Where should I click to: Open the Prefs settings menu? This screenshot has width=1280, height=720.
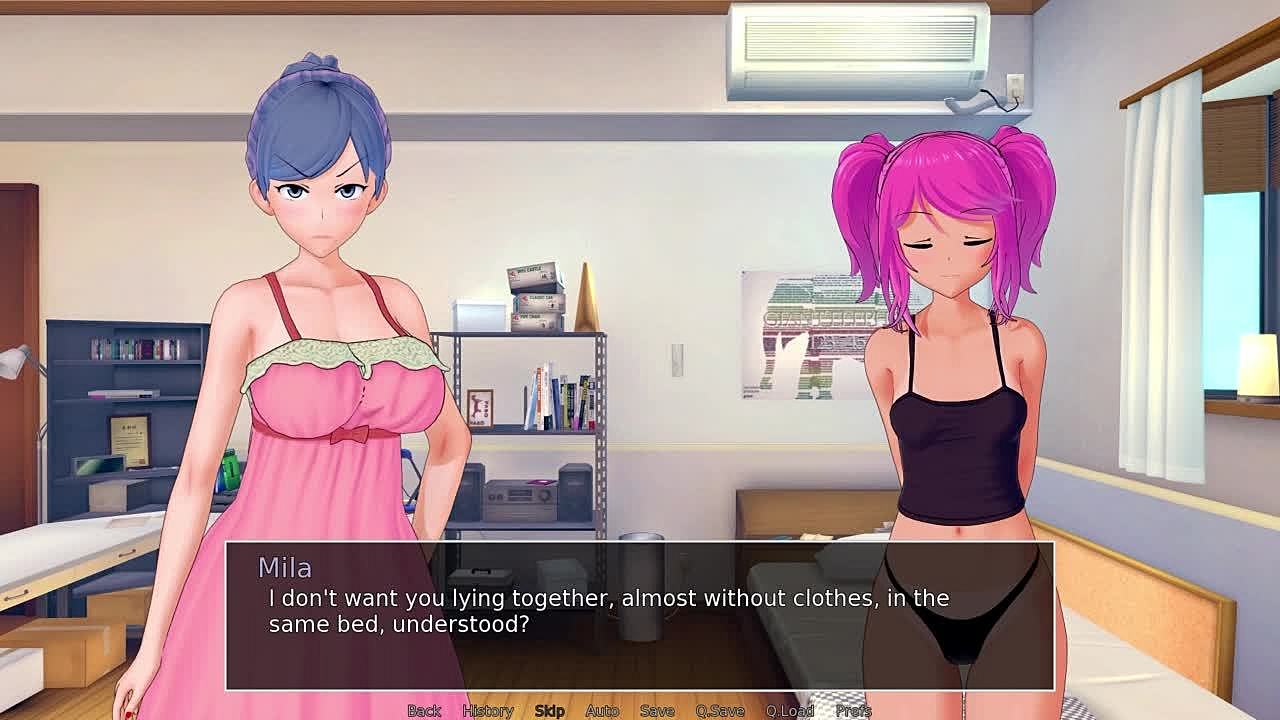tap(853, 711)
